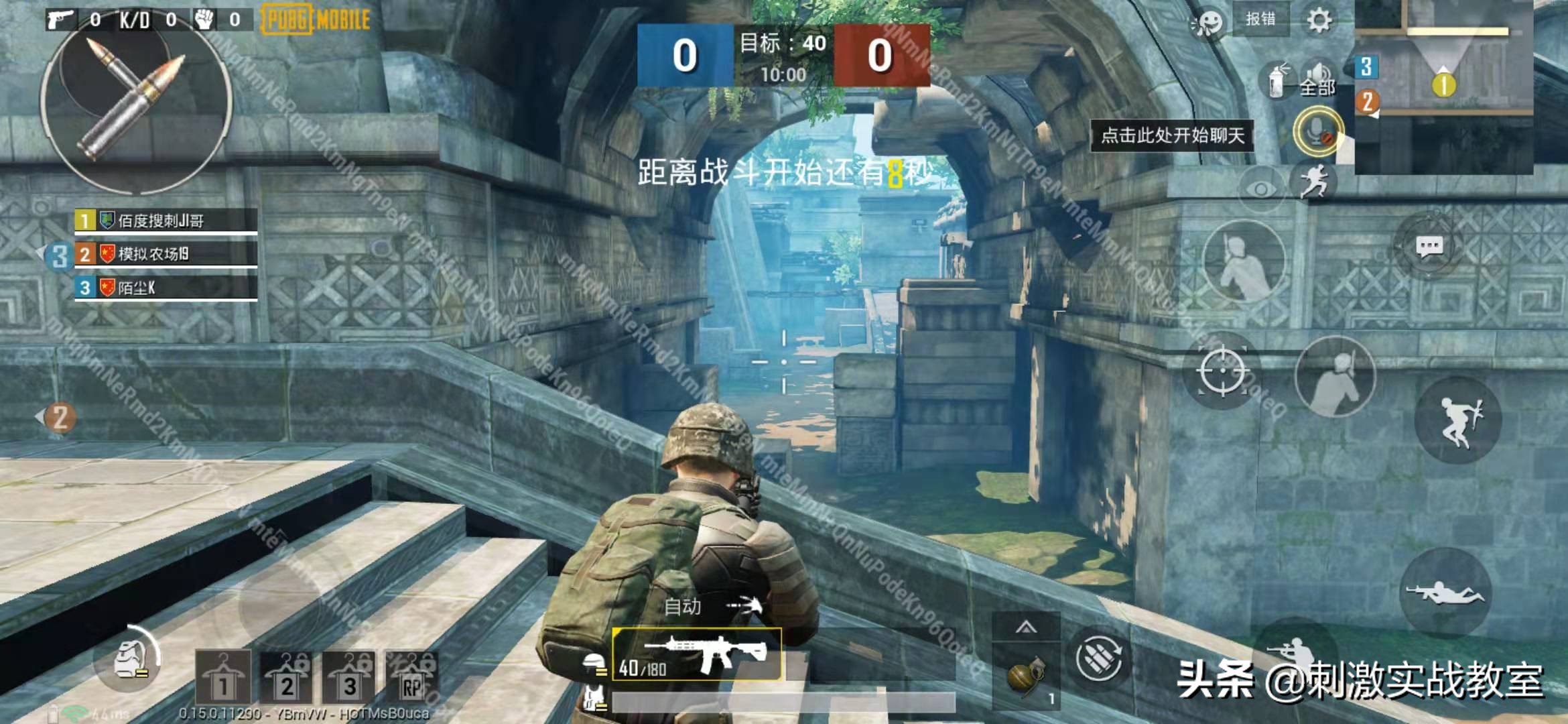Select the assault rifle weapon slot
The image size is (1568, 724).
coord(697,654)
